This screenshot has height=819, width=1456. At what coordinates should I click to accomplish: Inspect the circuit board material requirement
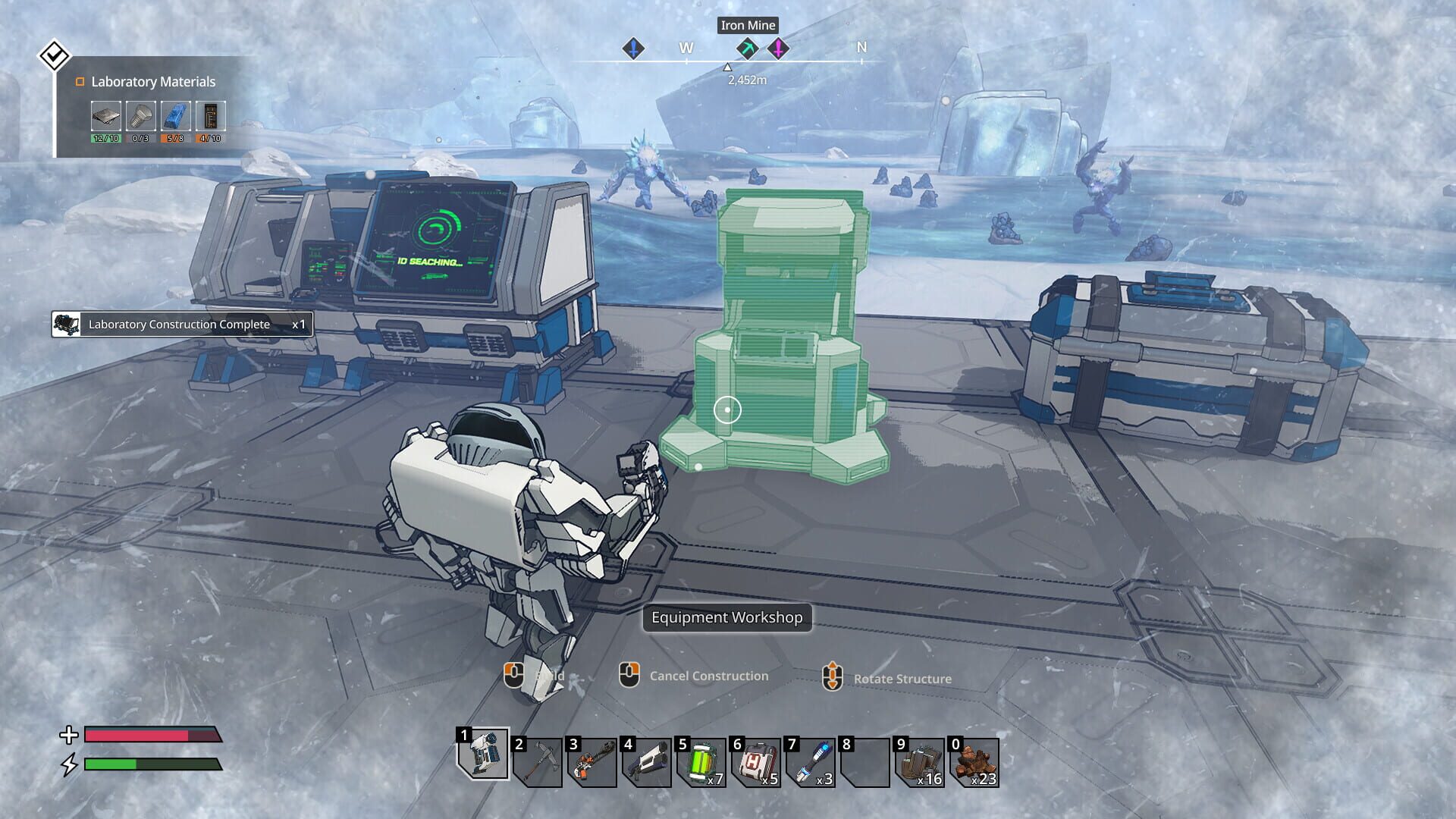[x=210, y=117]
